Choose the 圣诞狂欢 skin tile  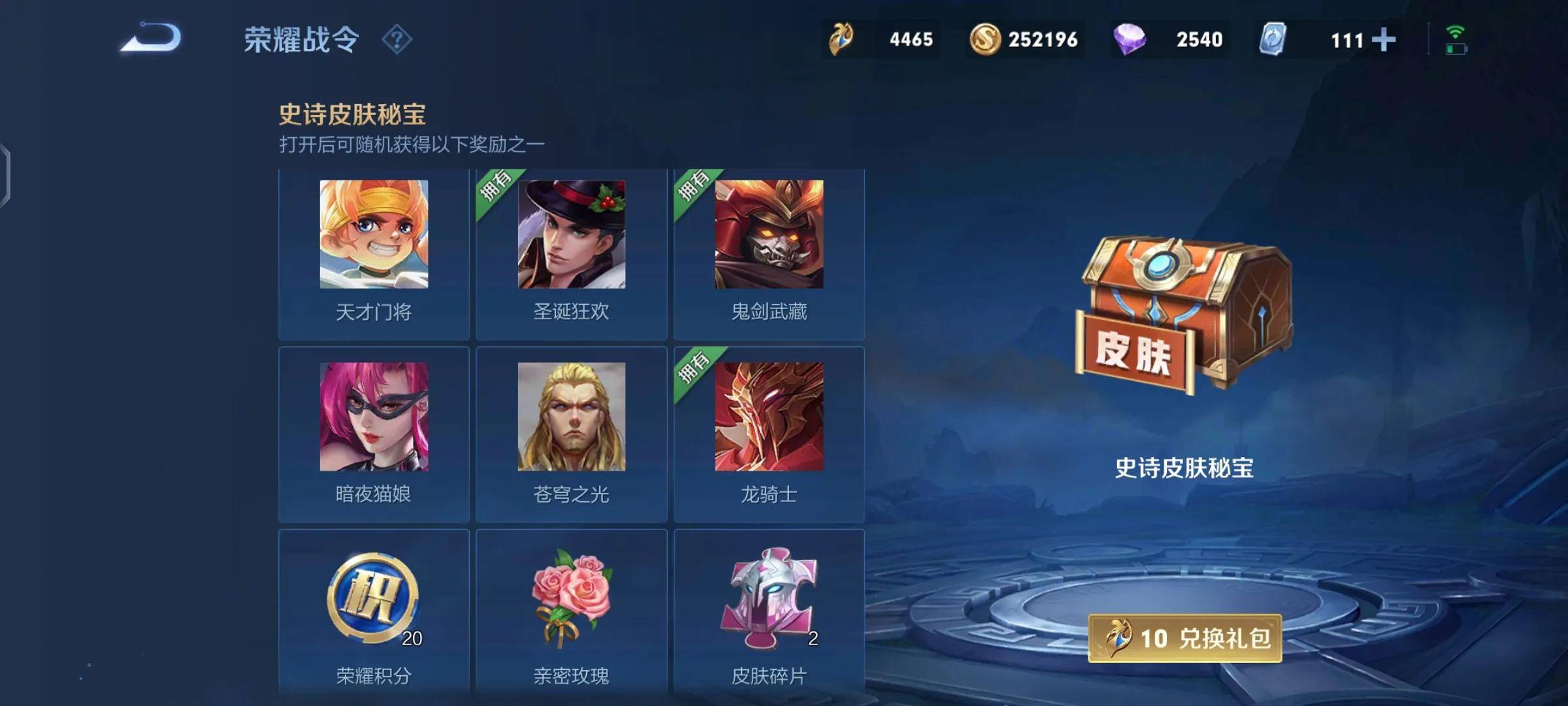coord(571,253)
